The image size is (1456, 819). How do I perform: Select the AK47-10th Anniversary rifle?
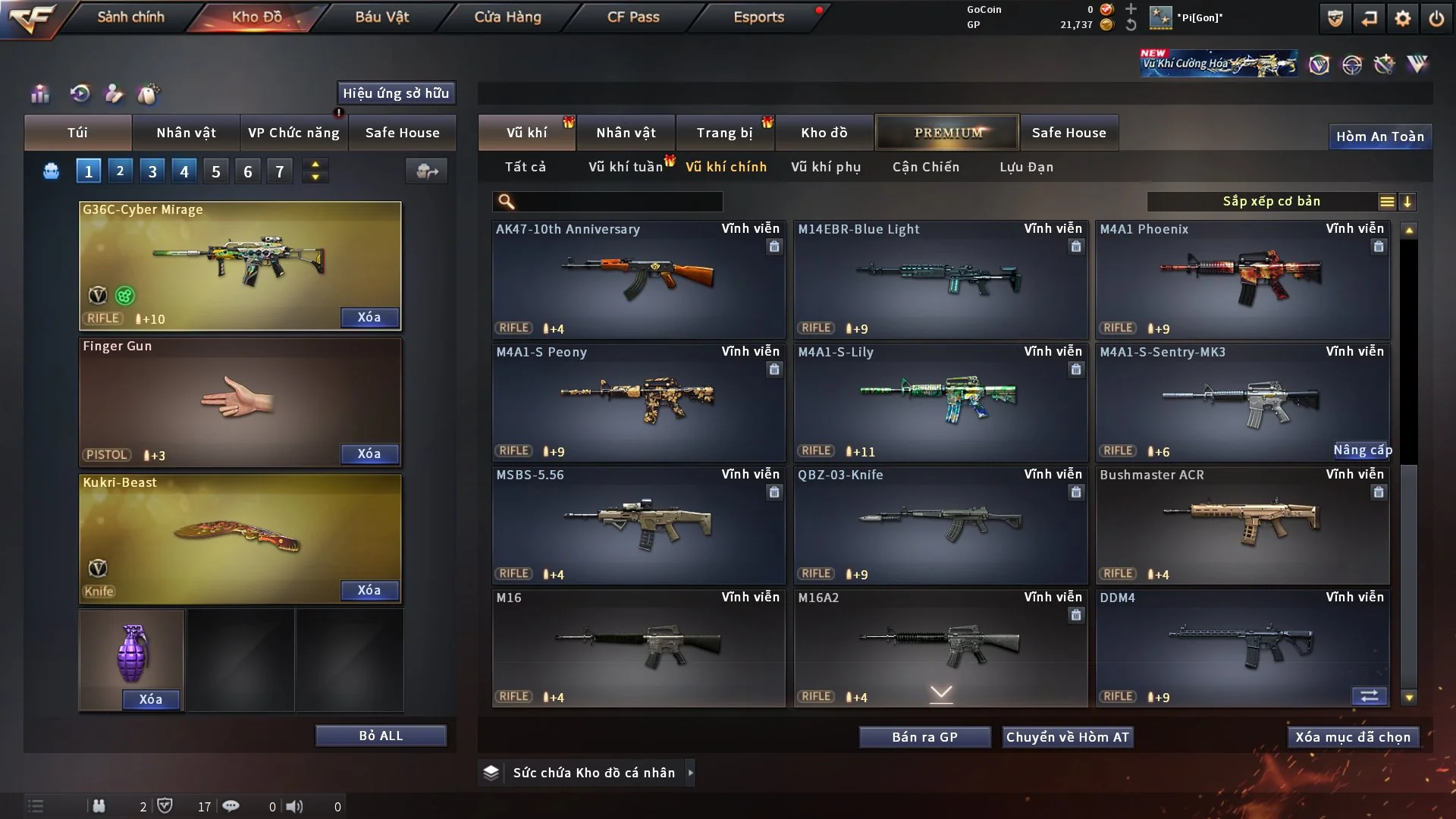639,279
